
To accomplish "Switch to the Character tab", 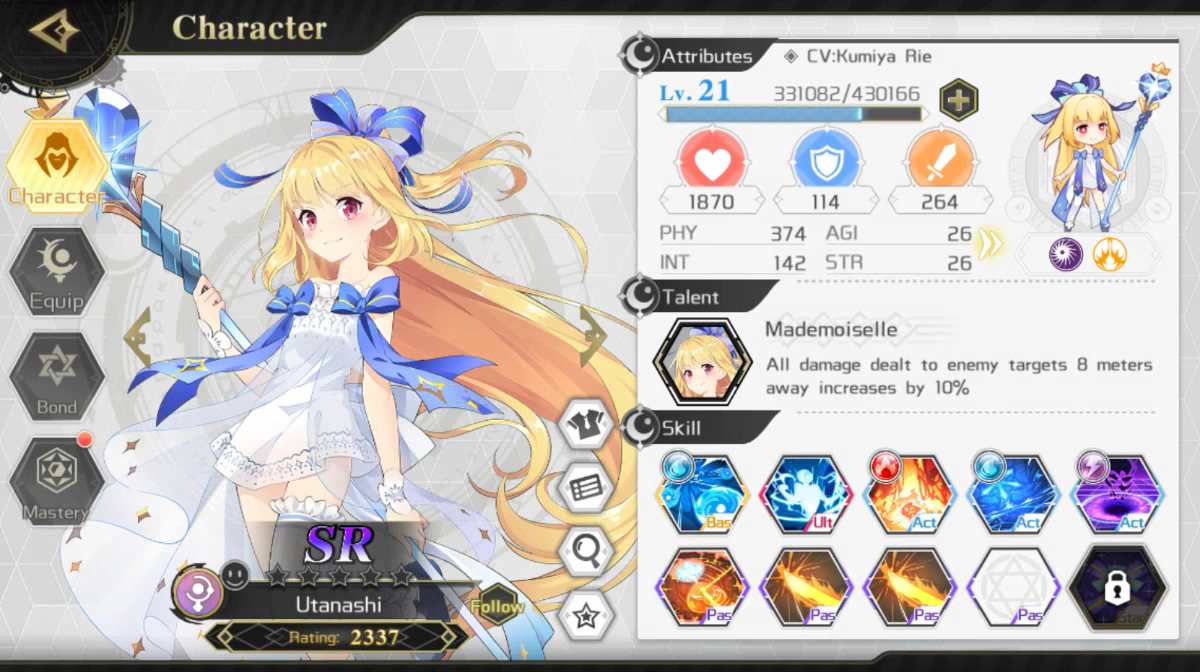I will (x=57, y=164).
